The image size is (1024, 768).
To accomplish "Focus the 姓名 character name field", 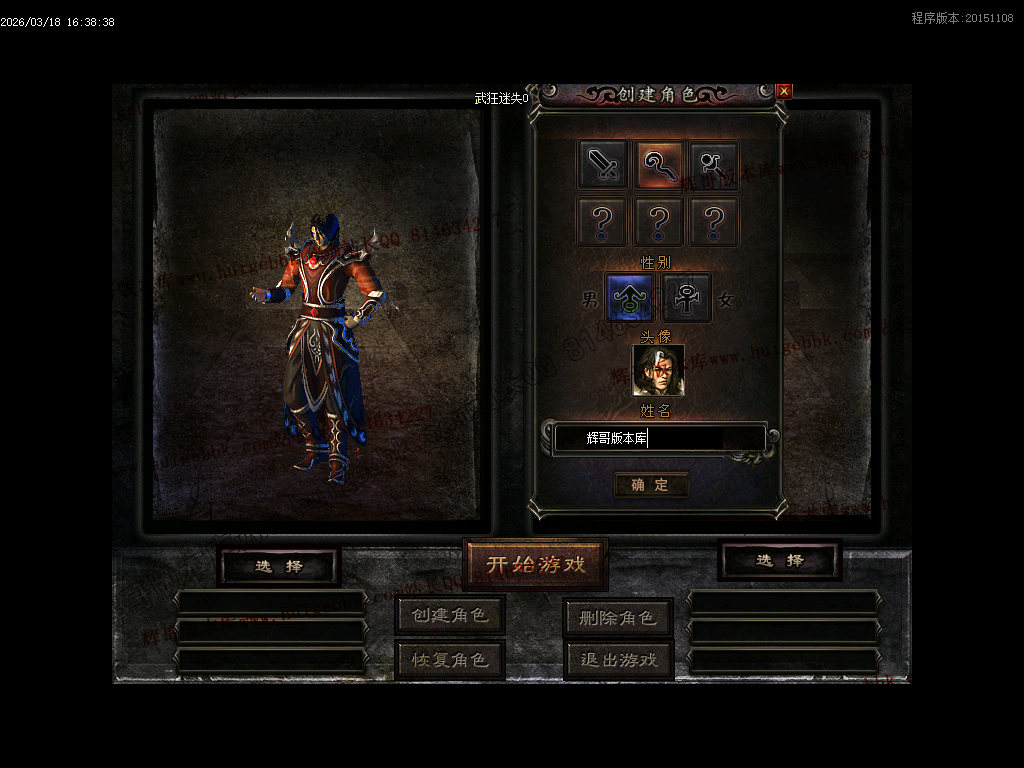I will tap(660, 439).
